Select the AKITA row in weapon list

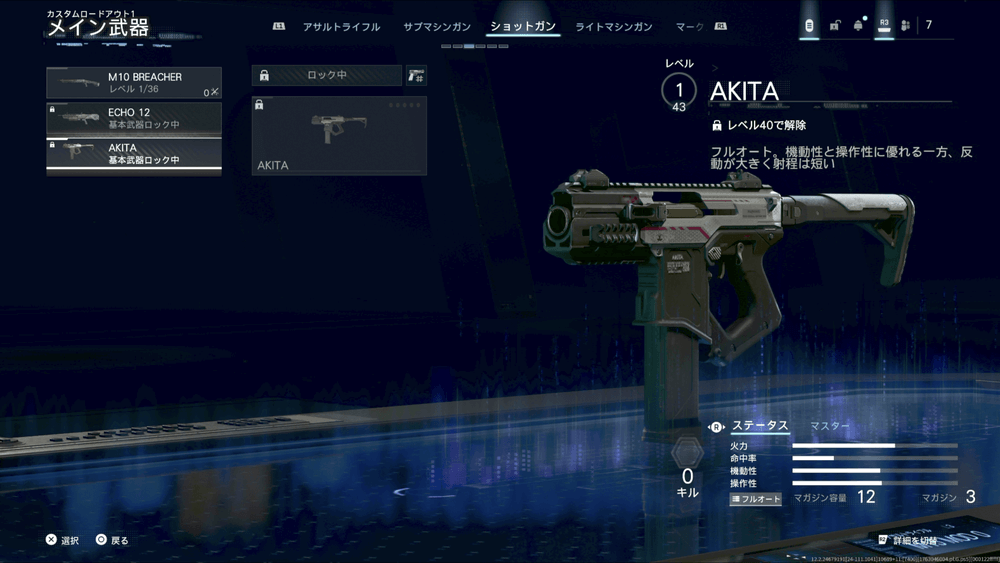pyautogui.click(x=134, y=154)
